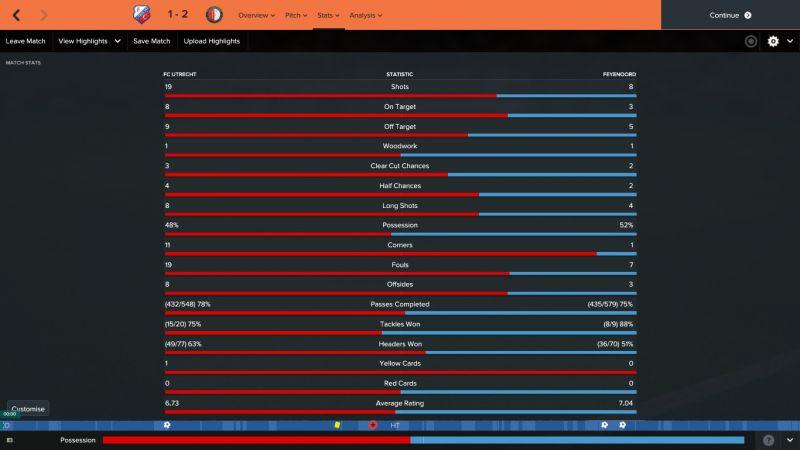Jump to the yellow card timeline marker
This screenshot has width=800, height=450.
338,424
